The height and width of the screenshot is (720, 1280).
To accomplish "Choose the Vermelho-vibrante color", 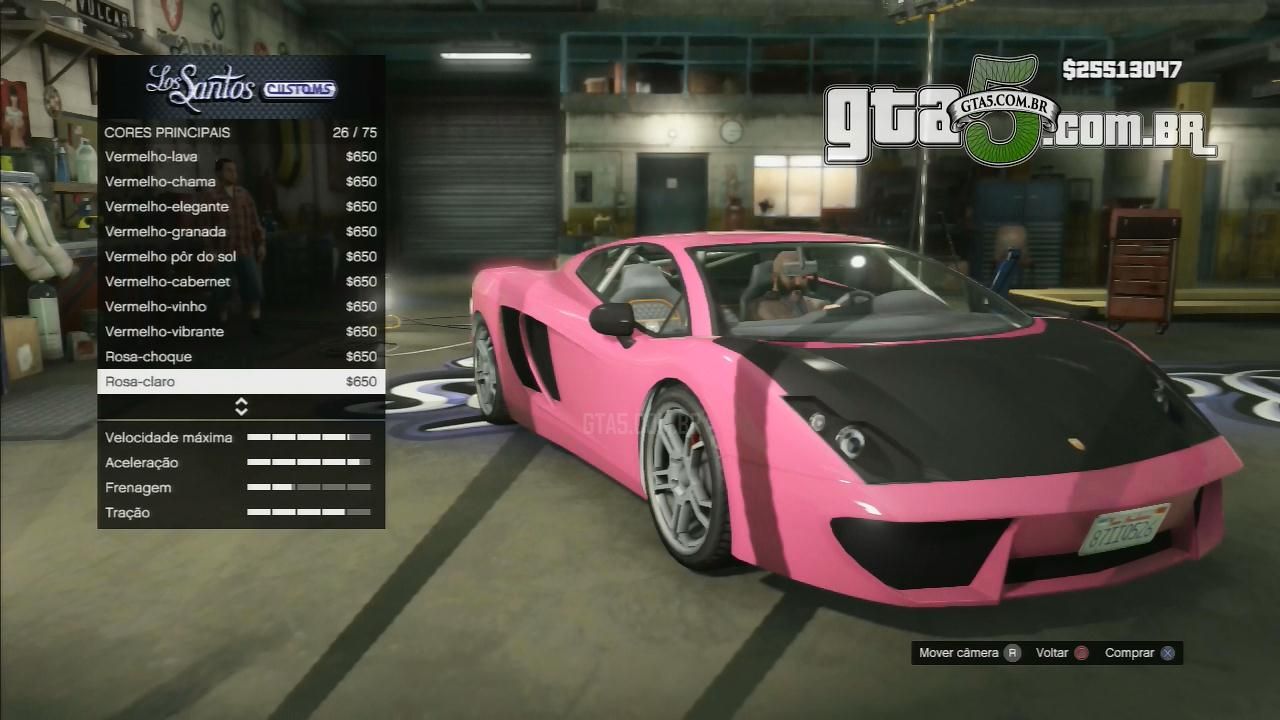I will click(x=240, y=332).
